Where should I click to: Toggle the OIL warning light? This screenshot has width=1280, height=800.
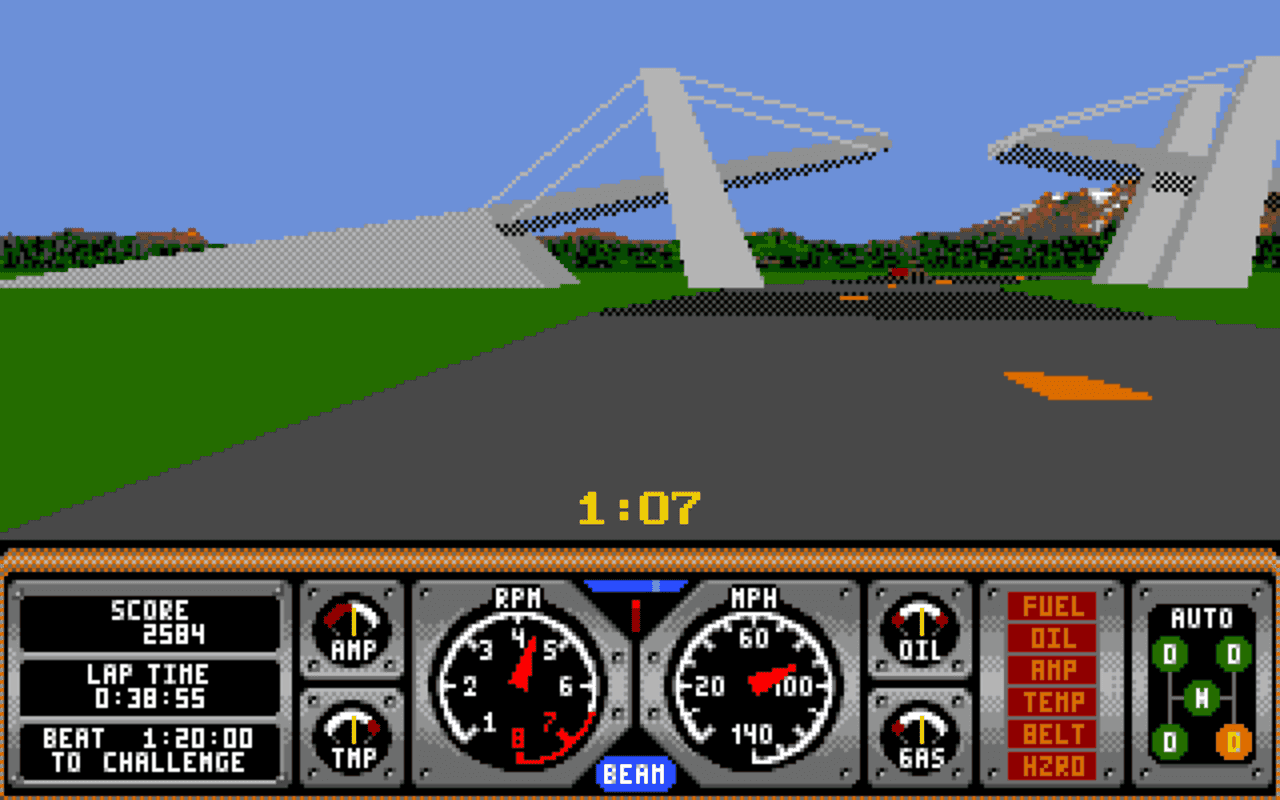coord(1051,638)
